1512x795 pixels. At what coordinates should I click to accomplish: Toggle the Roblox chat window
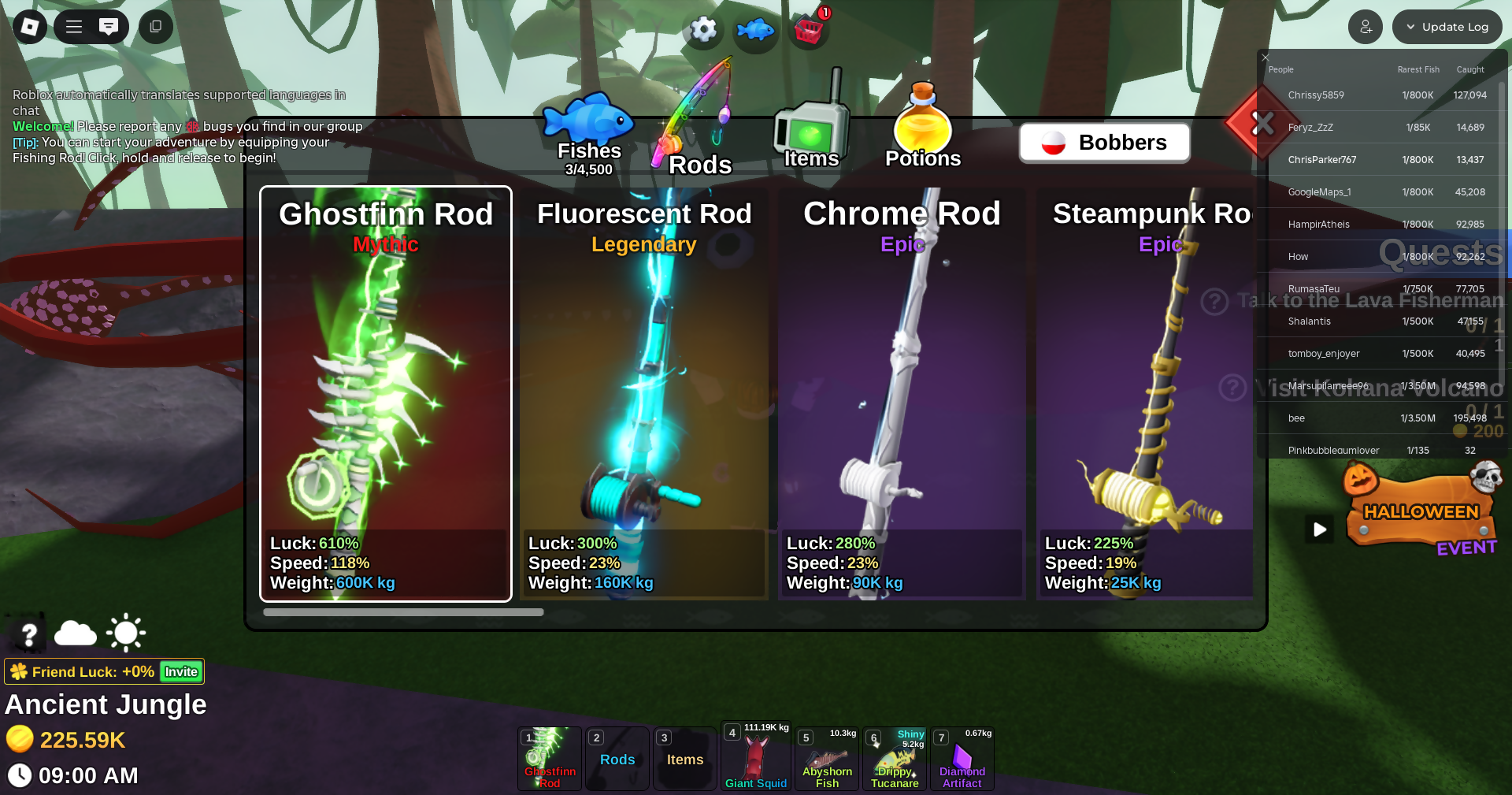click(x=109, y=27)
